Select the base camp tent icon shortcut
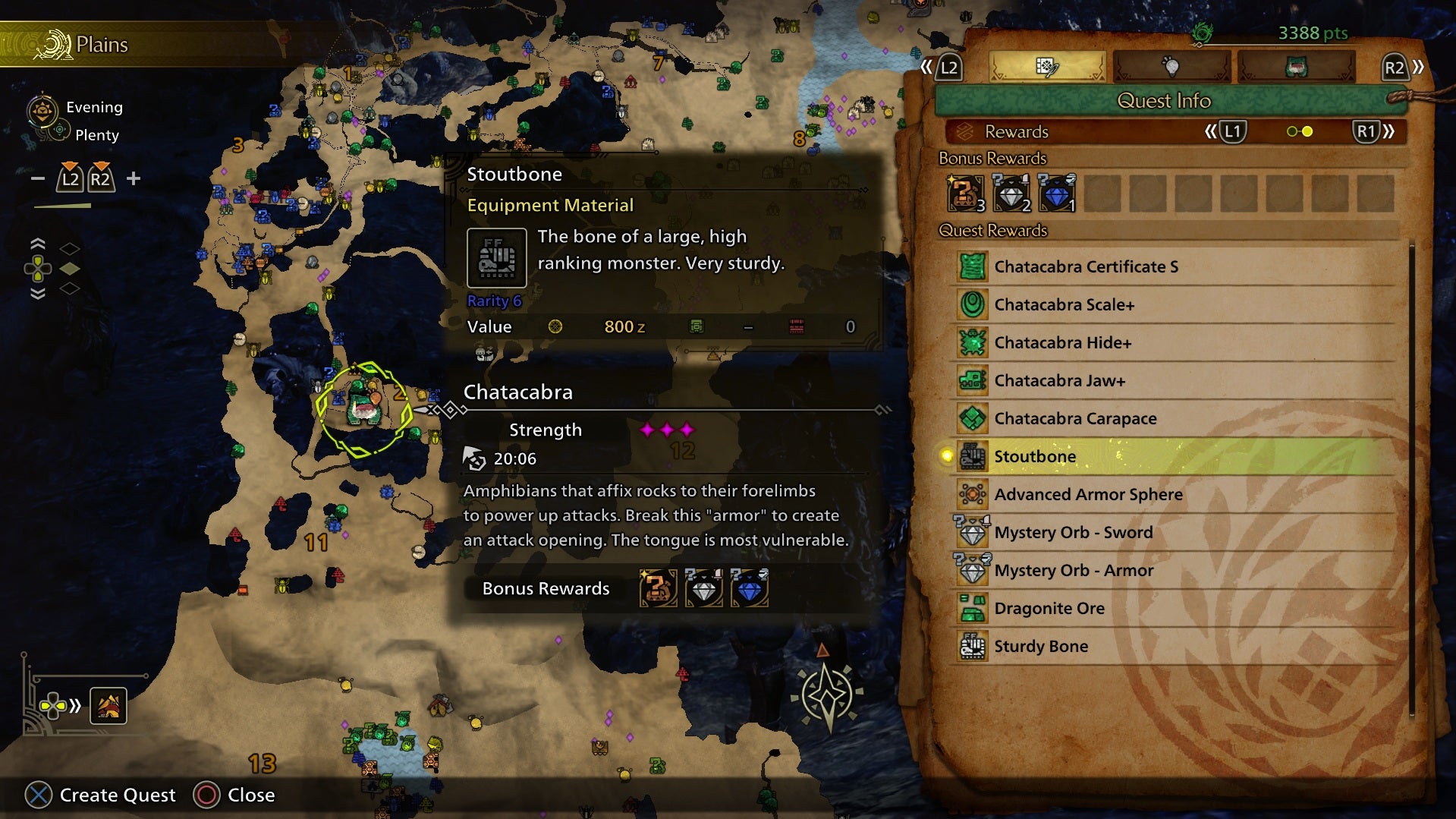 108,707
